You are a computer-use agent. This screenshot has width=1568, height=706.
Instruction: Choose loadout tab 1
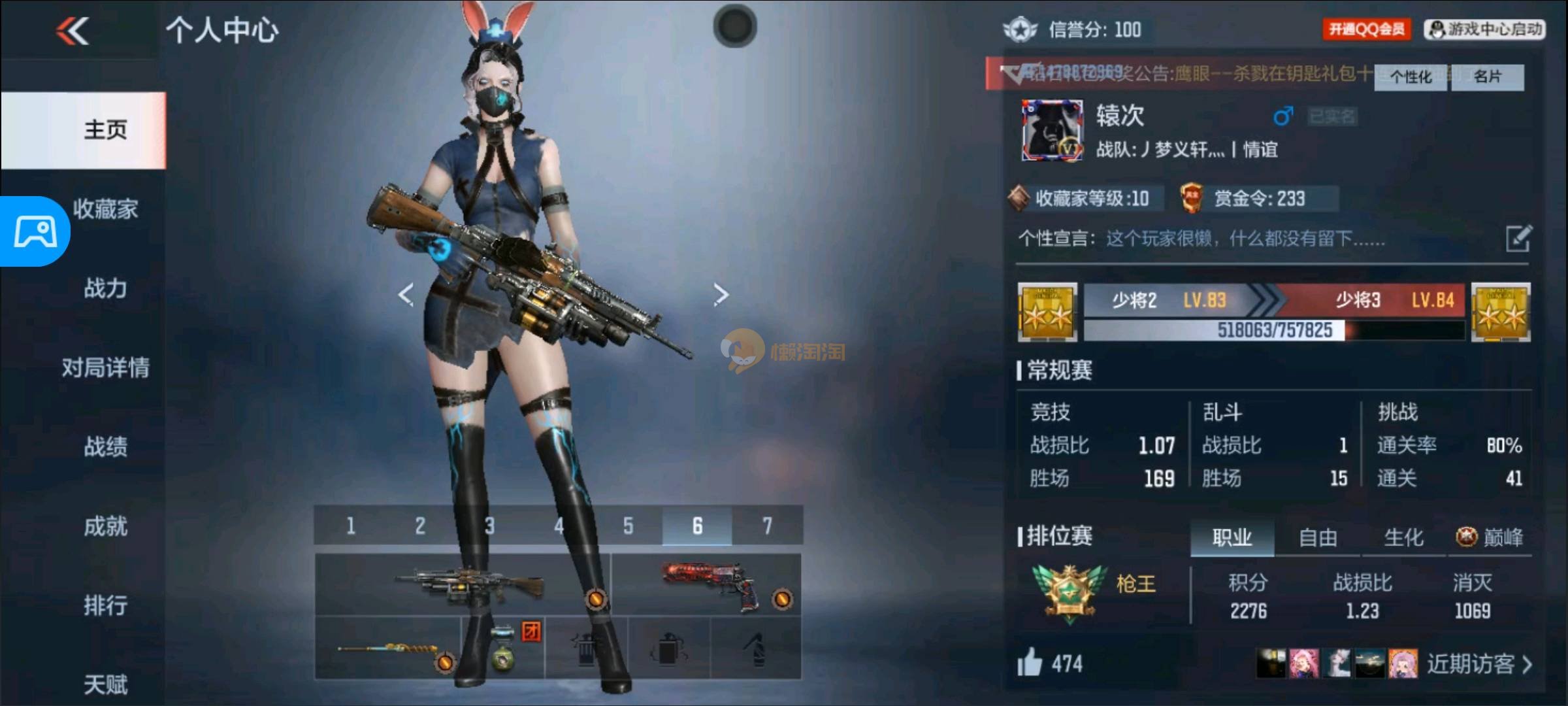(350, 526)
